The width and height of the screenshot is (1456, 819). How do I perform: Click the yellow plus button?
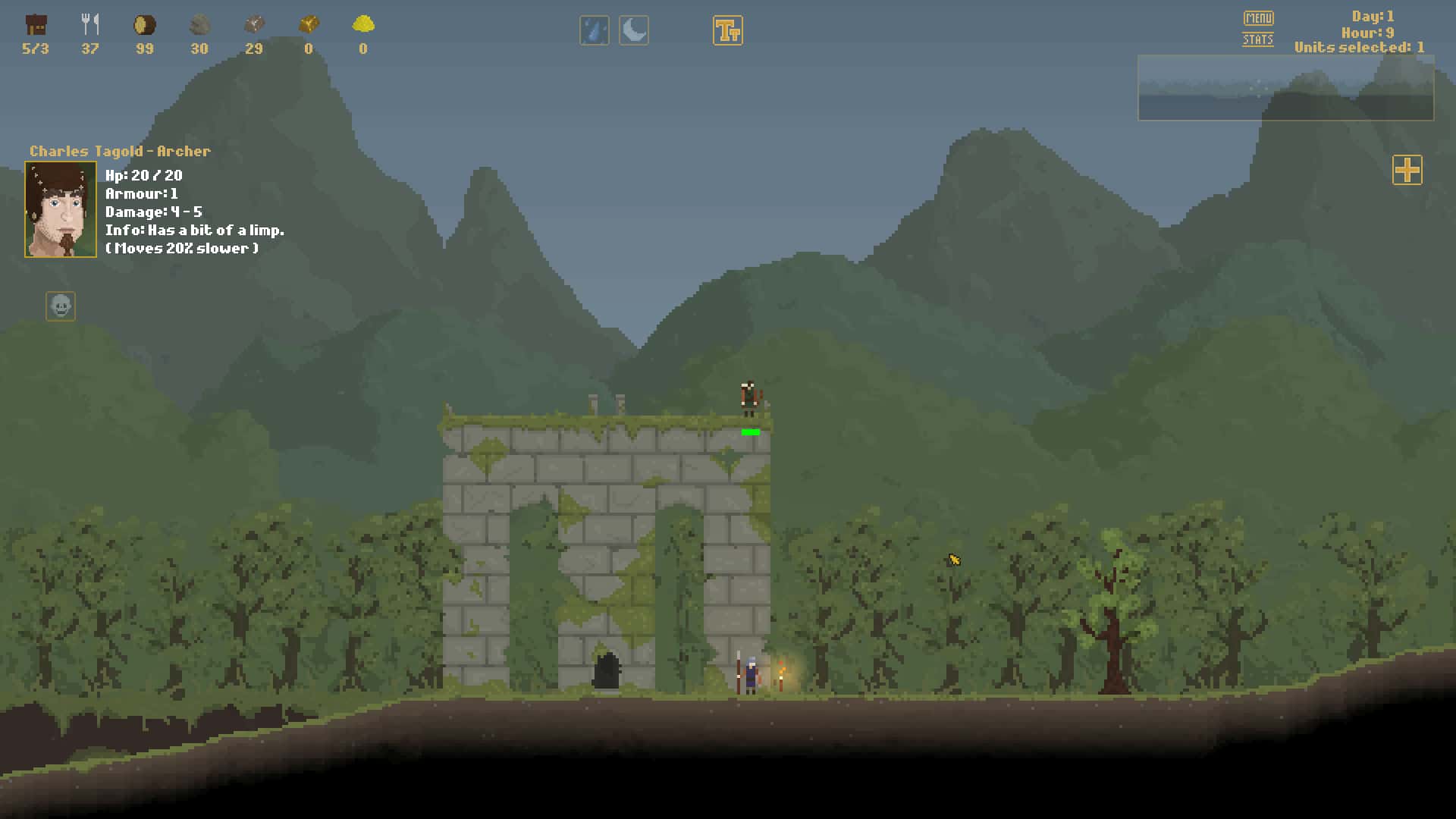pos(1407,170)
